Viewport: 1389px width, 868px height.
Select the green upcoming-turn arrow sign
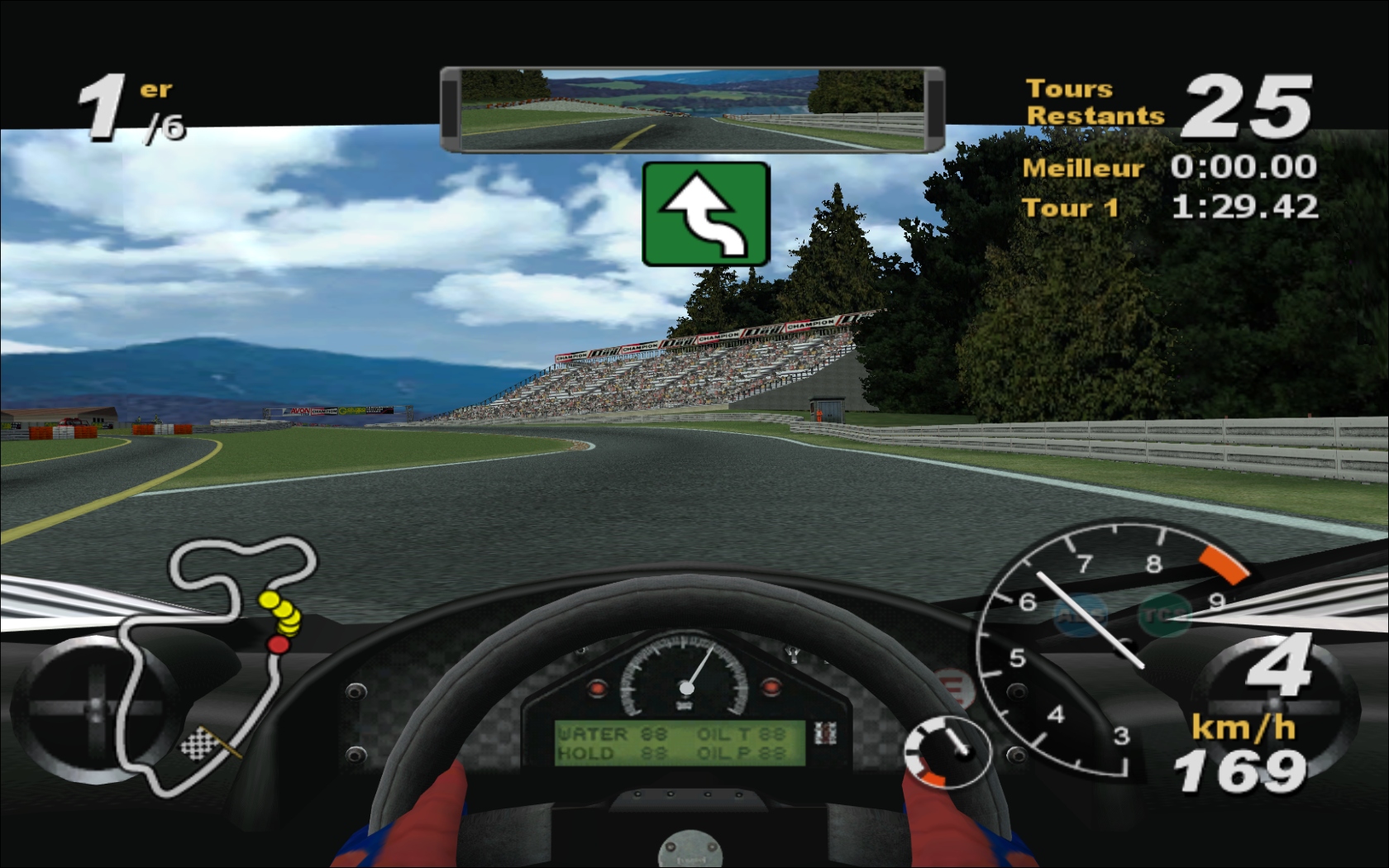point(706,214)
